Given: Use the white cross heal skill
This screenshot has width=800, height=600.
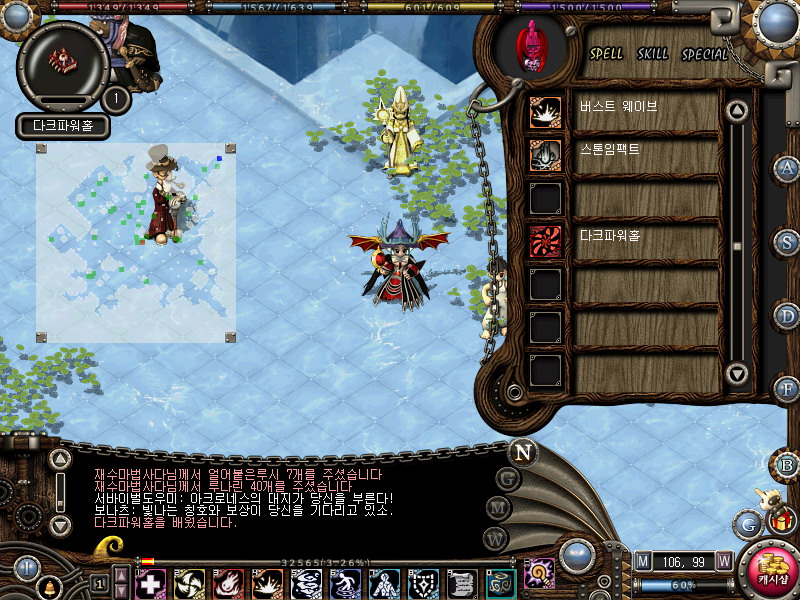Looking at the screenshot, I should 150,583.
